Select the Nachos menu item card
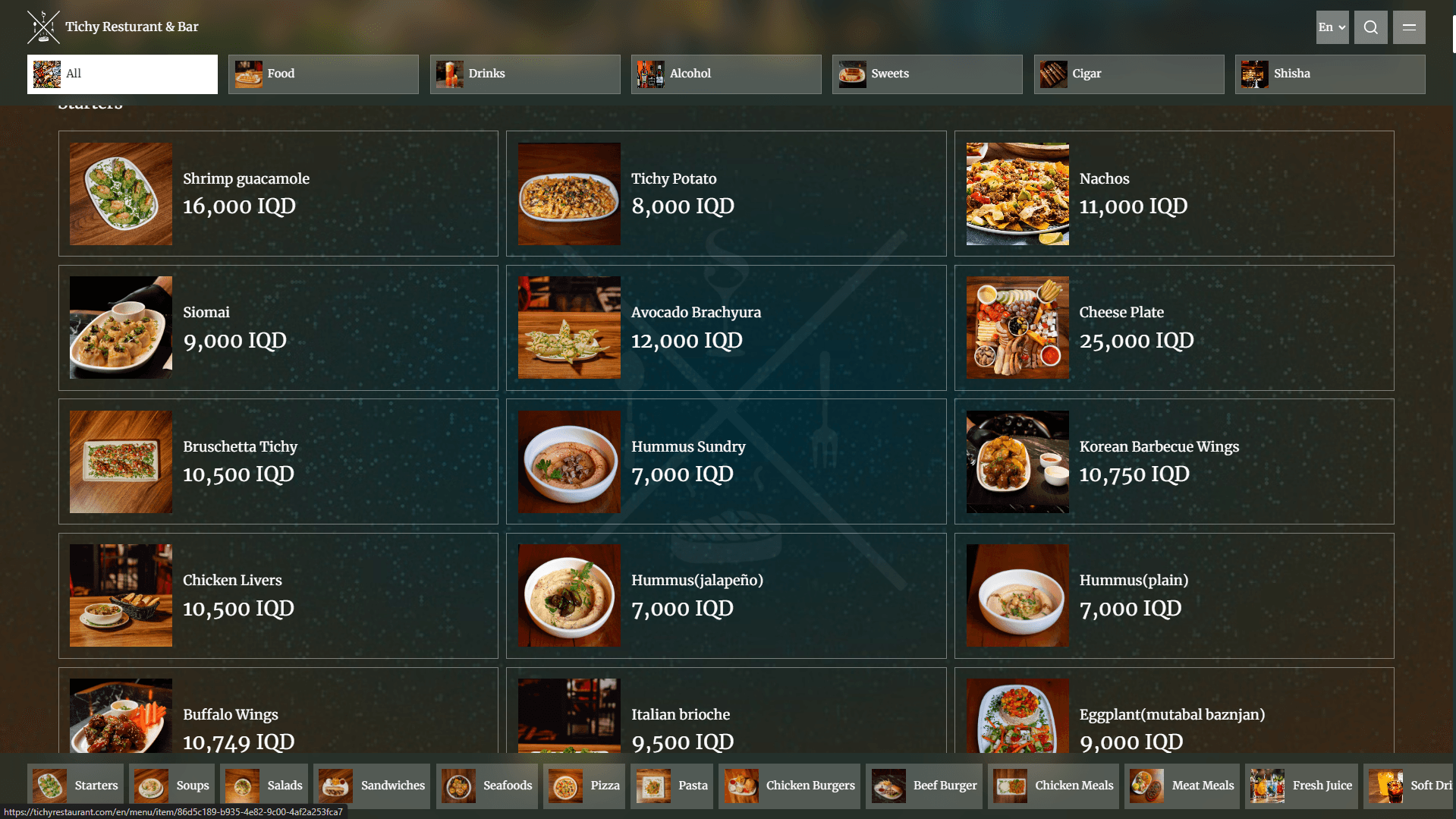 (1174, 194)
